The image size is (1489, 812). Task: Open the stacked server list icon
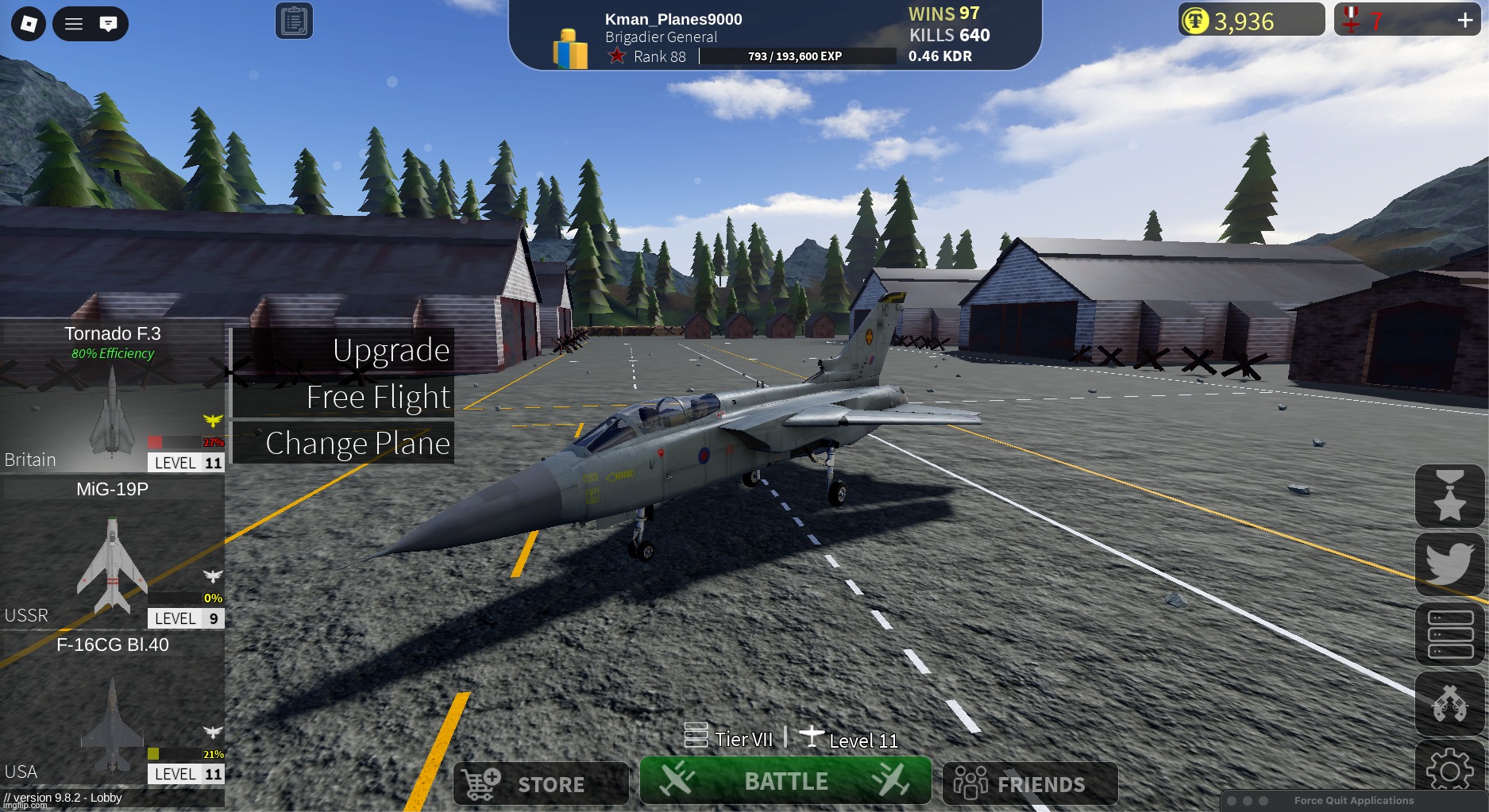[x=1449, y=634]
